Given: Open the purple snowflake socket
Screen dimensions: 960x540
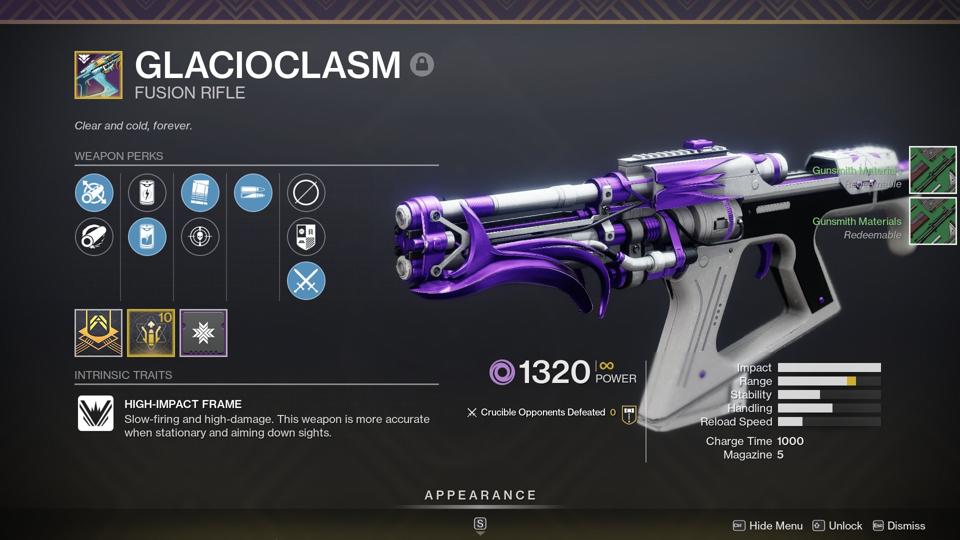Looking at the screenshot, I should click(x=204, y=333).
